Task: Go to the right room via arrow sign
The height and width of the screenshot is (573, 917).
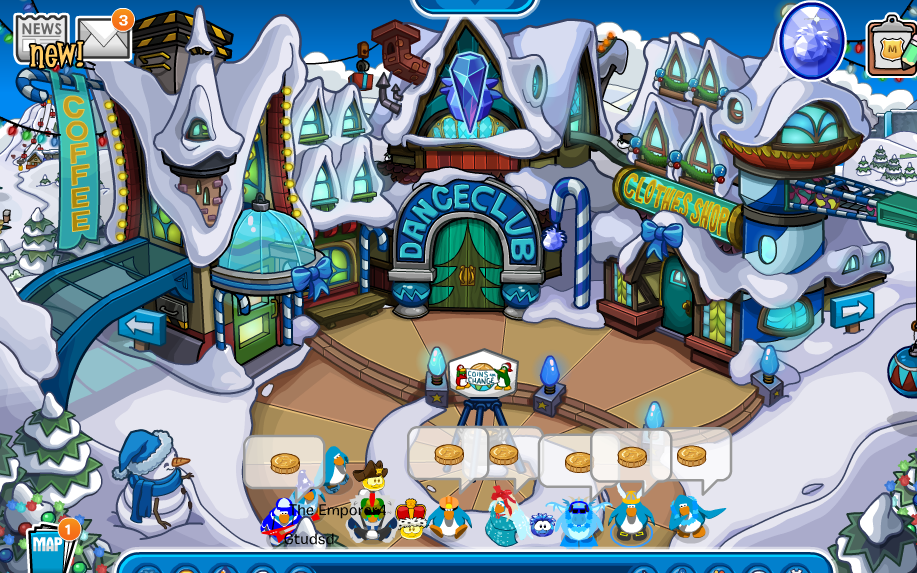Action: click(x=852, y=309)
